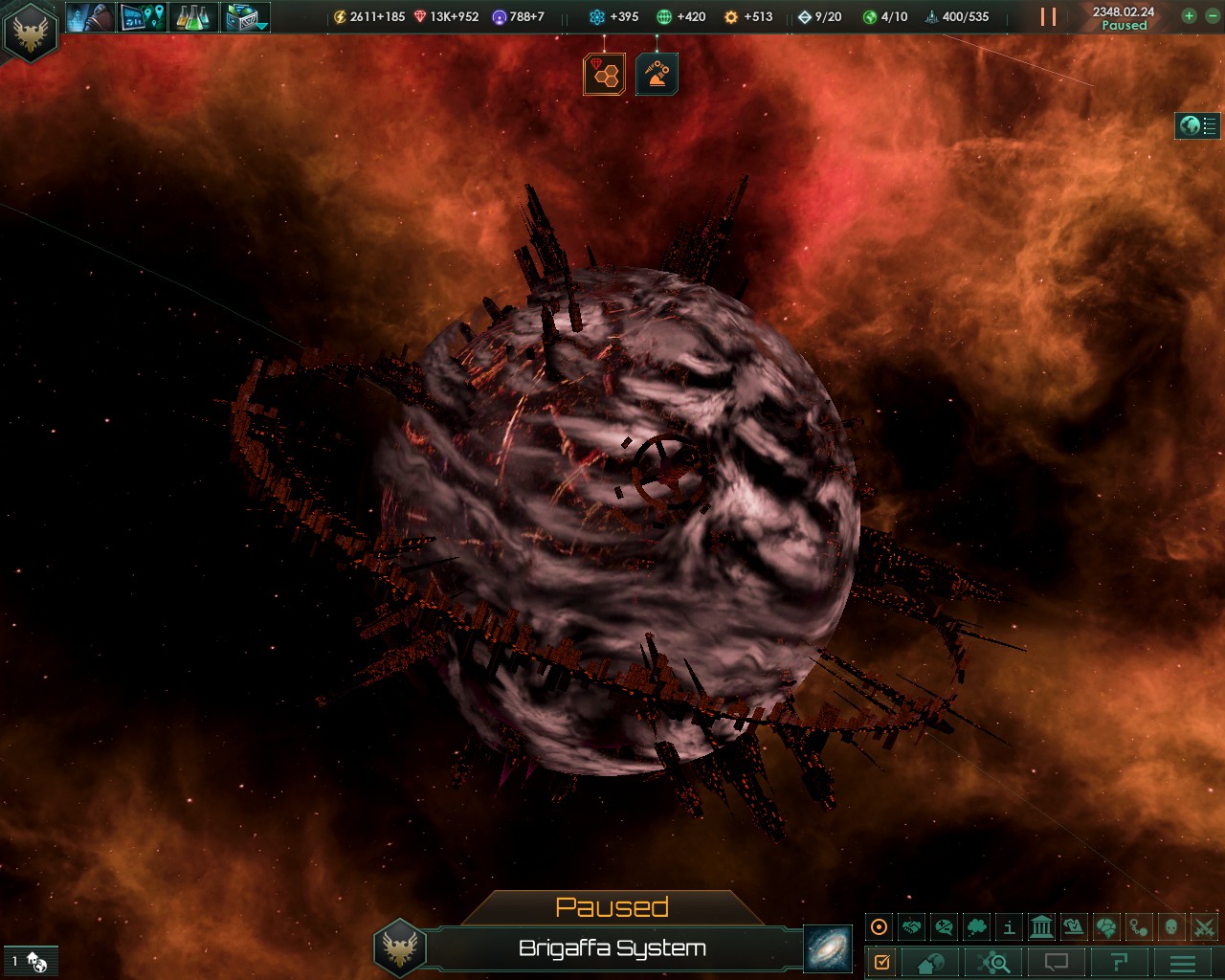Toggle the skull purge map mode
This screenshot has height=980, width=1225.
pyautogui.click(x=1169, y=926)
